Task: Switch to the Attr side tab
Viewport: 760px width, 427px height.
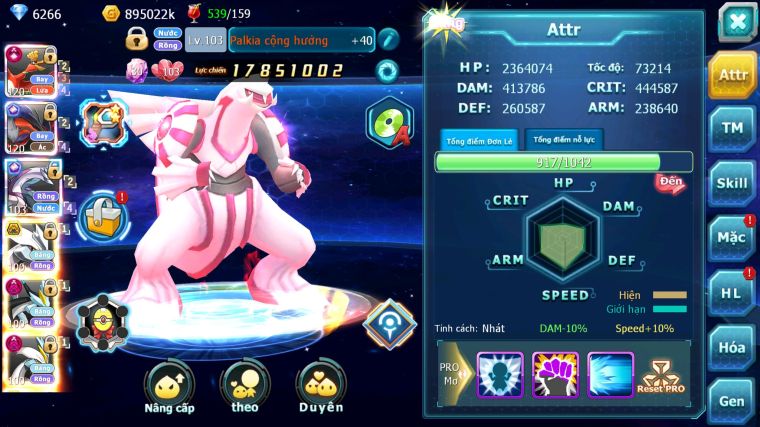Action: coord(732,75)
